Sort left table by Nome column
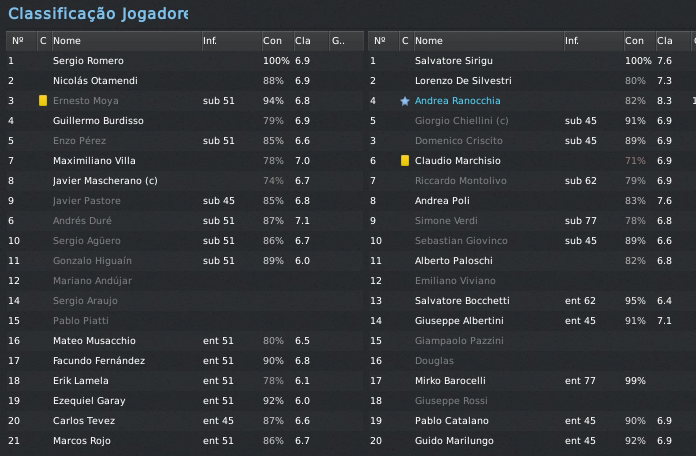This screenshot has height=456, width=696. click(x=67, y=41)
